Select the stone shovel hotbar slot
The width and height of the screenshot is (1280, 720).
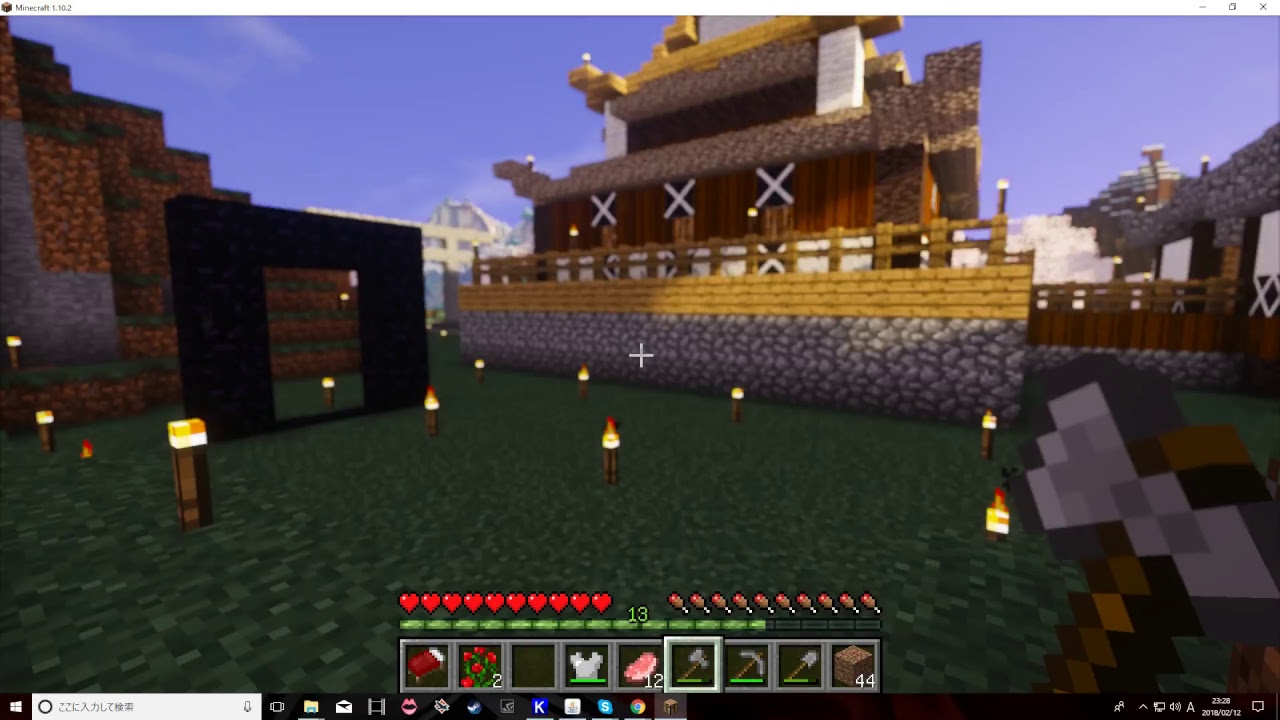pos(800,665)
